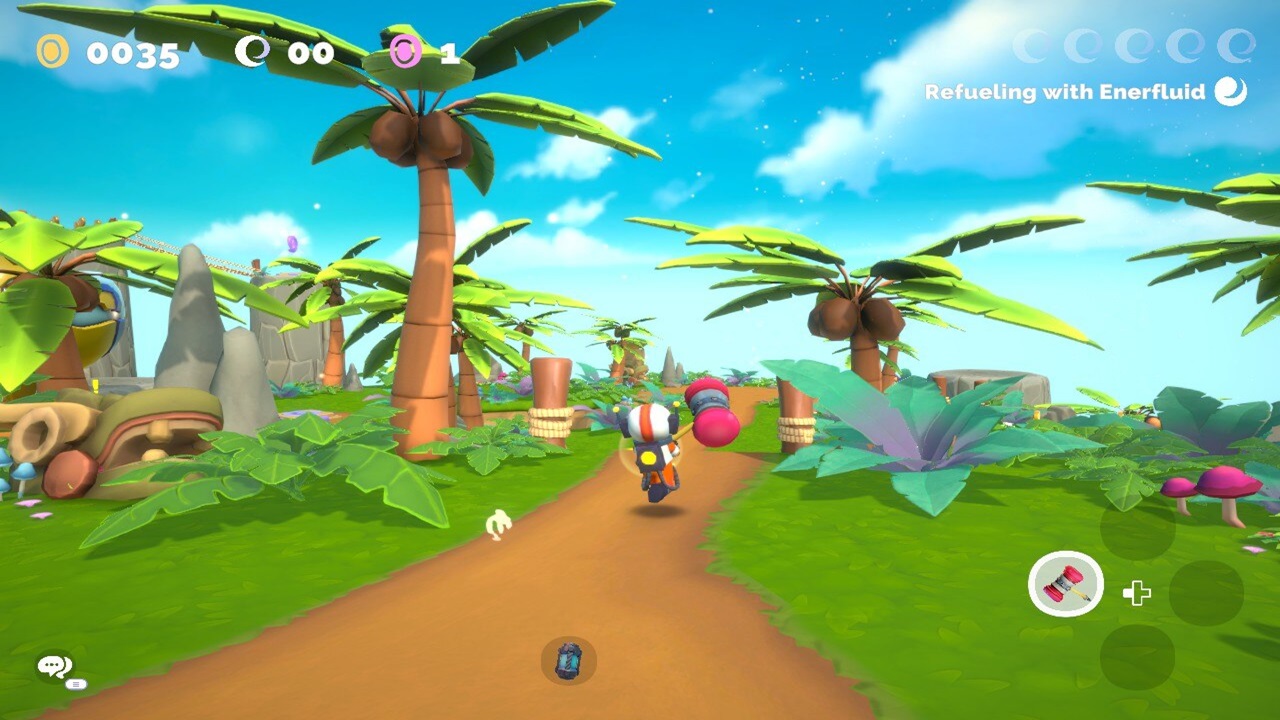Screen dimensions: 1280x720
Task: Open the Refueling with Enerfluid objective
Action: click(x=1084, y=92)
